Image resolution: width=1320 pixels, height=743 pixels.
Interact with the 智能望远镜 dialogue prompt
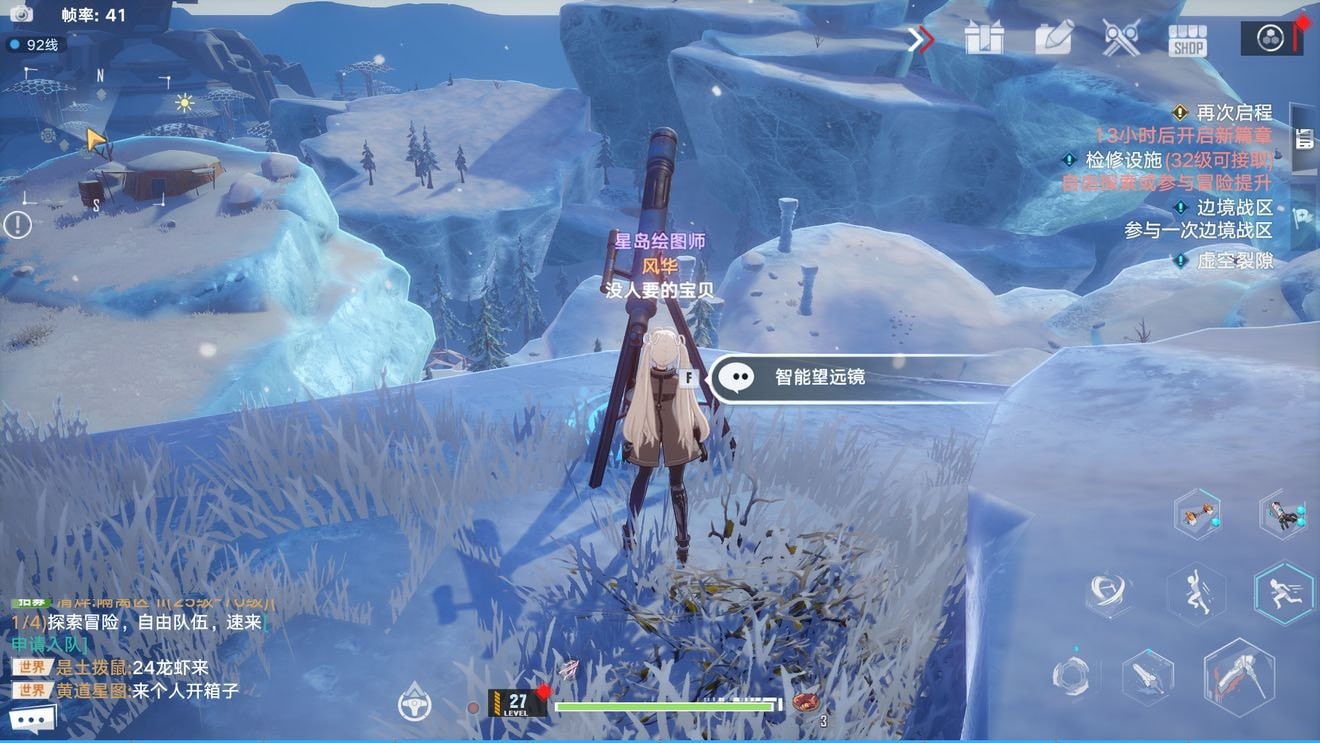[x=820, y=378]
